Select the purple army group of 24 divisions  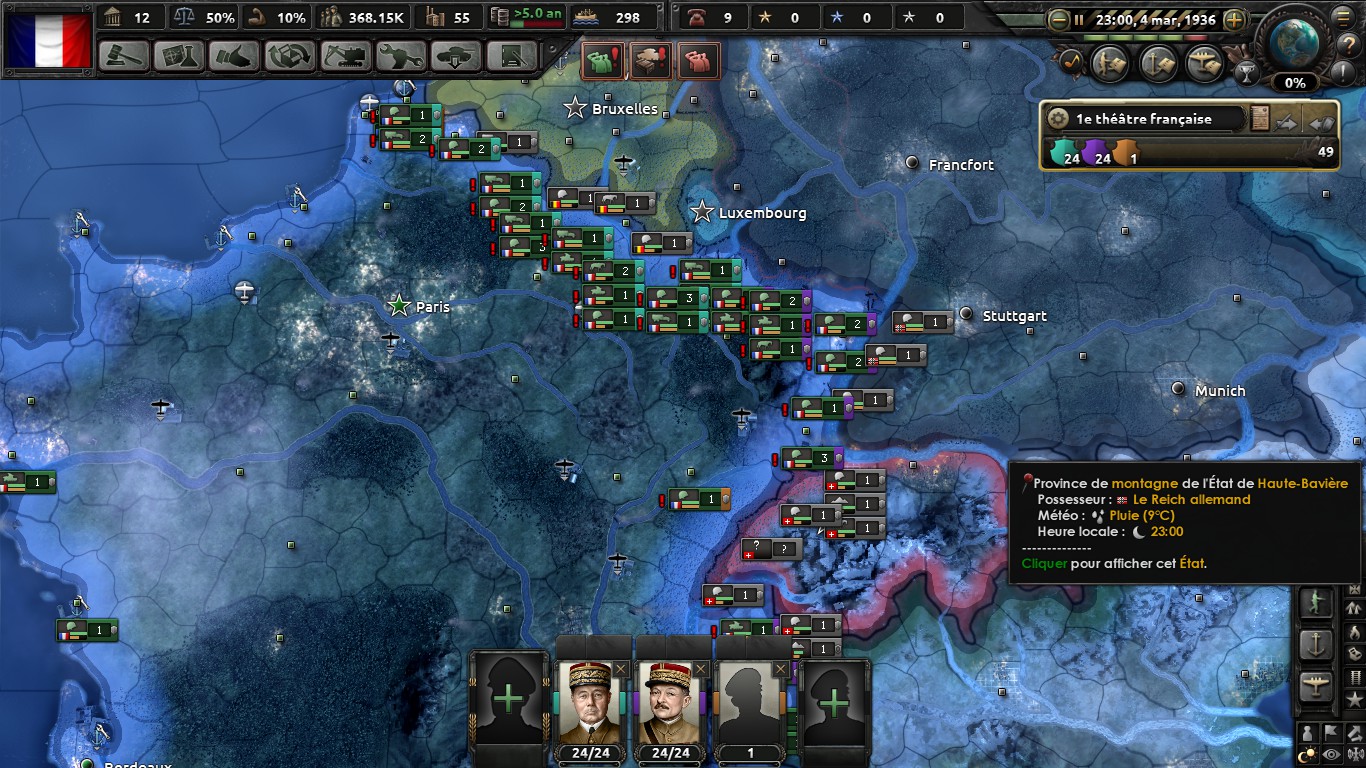click(x=1098, y=156)
